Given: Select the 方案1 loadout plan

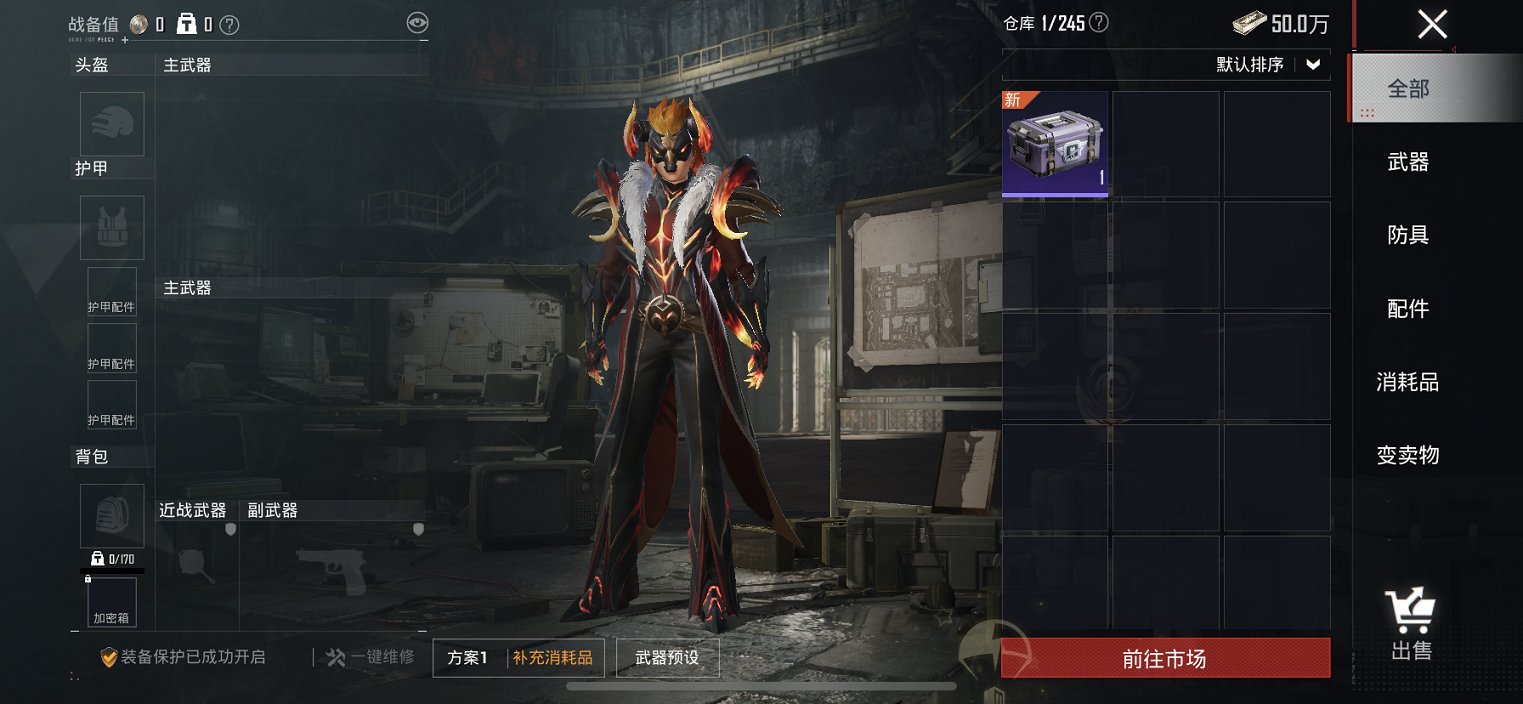Looking at the screenshot, I should point(468,658).
